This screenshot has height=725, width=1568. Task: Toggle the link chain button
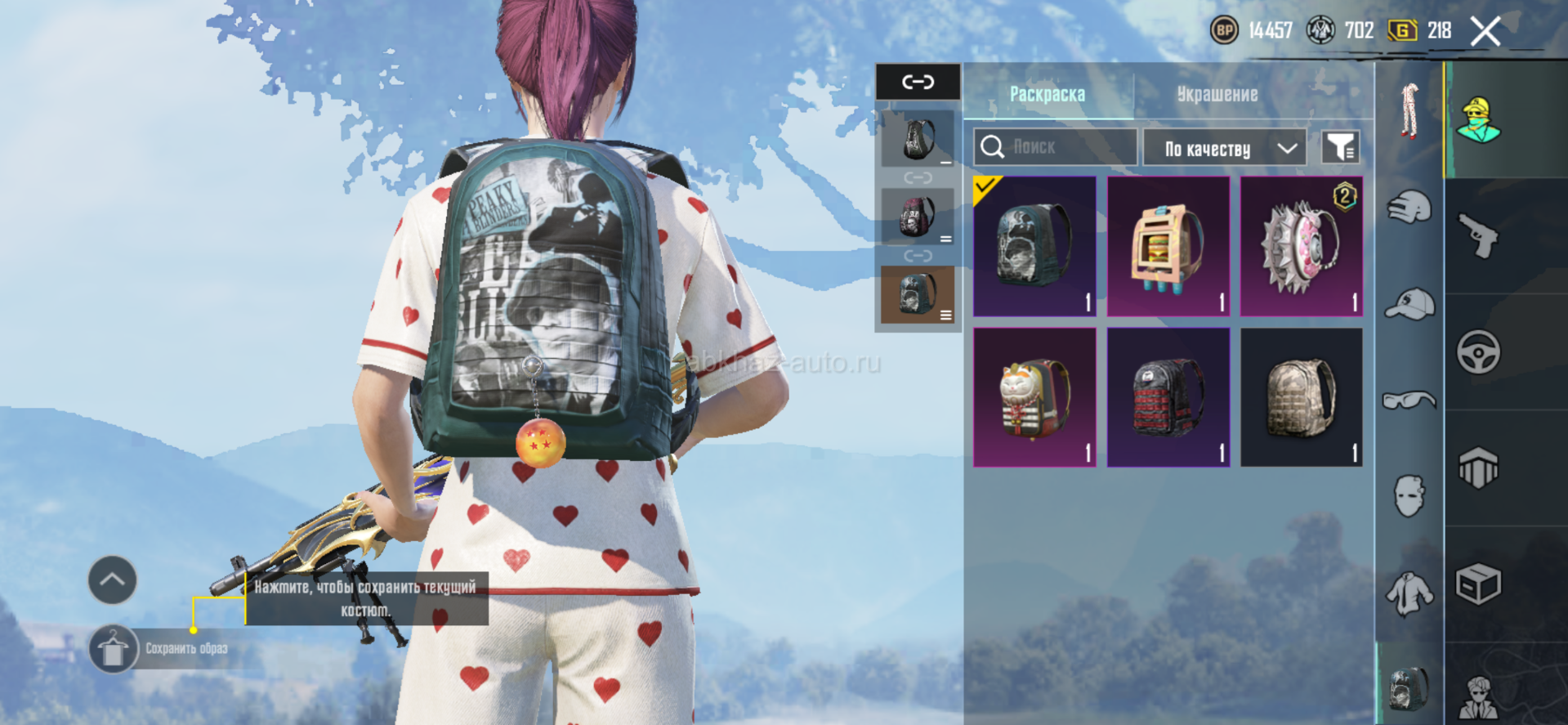[x=918, y=82]
